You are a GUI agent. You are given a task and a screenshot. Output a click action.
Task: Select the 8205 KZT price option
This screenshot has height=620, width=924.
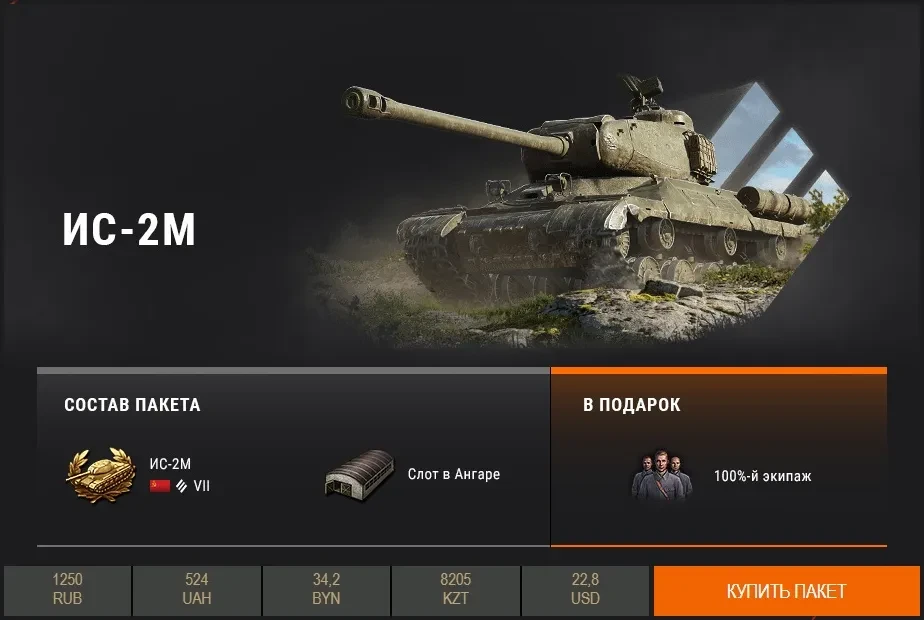pyautogui.click(x=455, y=590)
